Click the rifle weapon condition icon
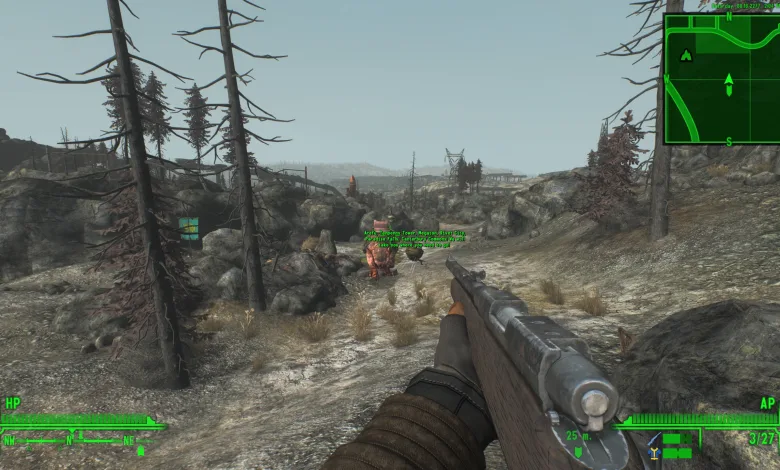 coord(654,439)
